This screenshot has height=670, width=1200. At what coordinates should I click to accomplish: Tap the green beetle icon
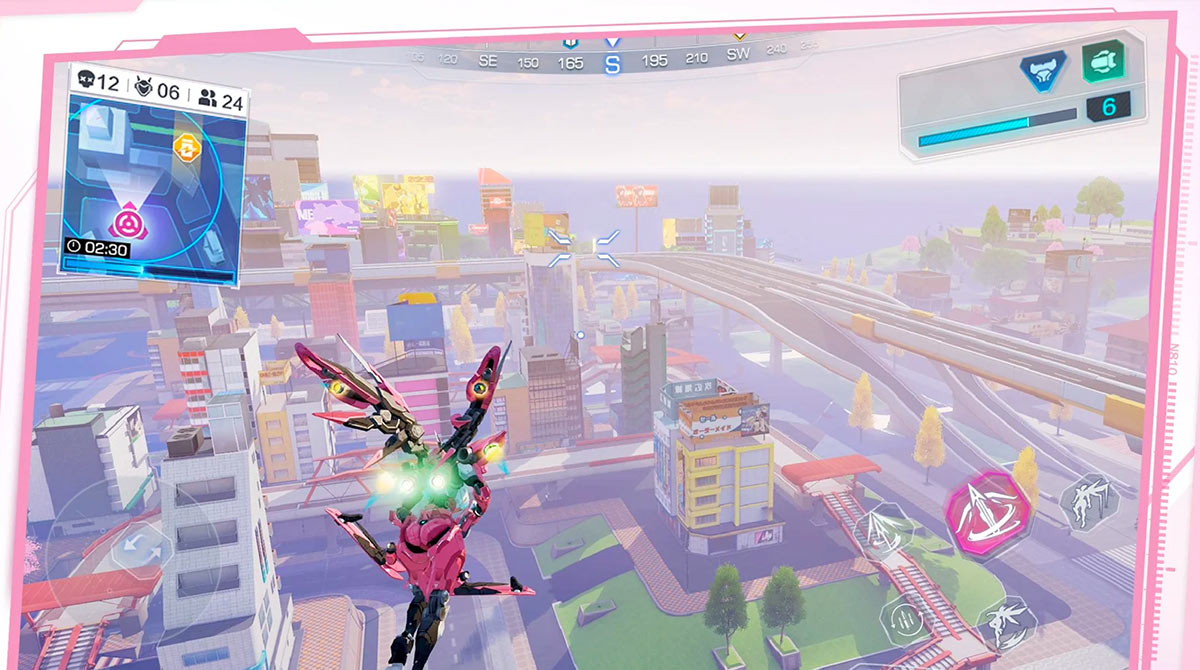tap(1102, 60)
